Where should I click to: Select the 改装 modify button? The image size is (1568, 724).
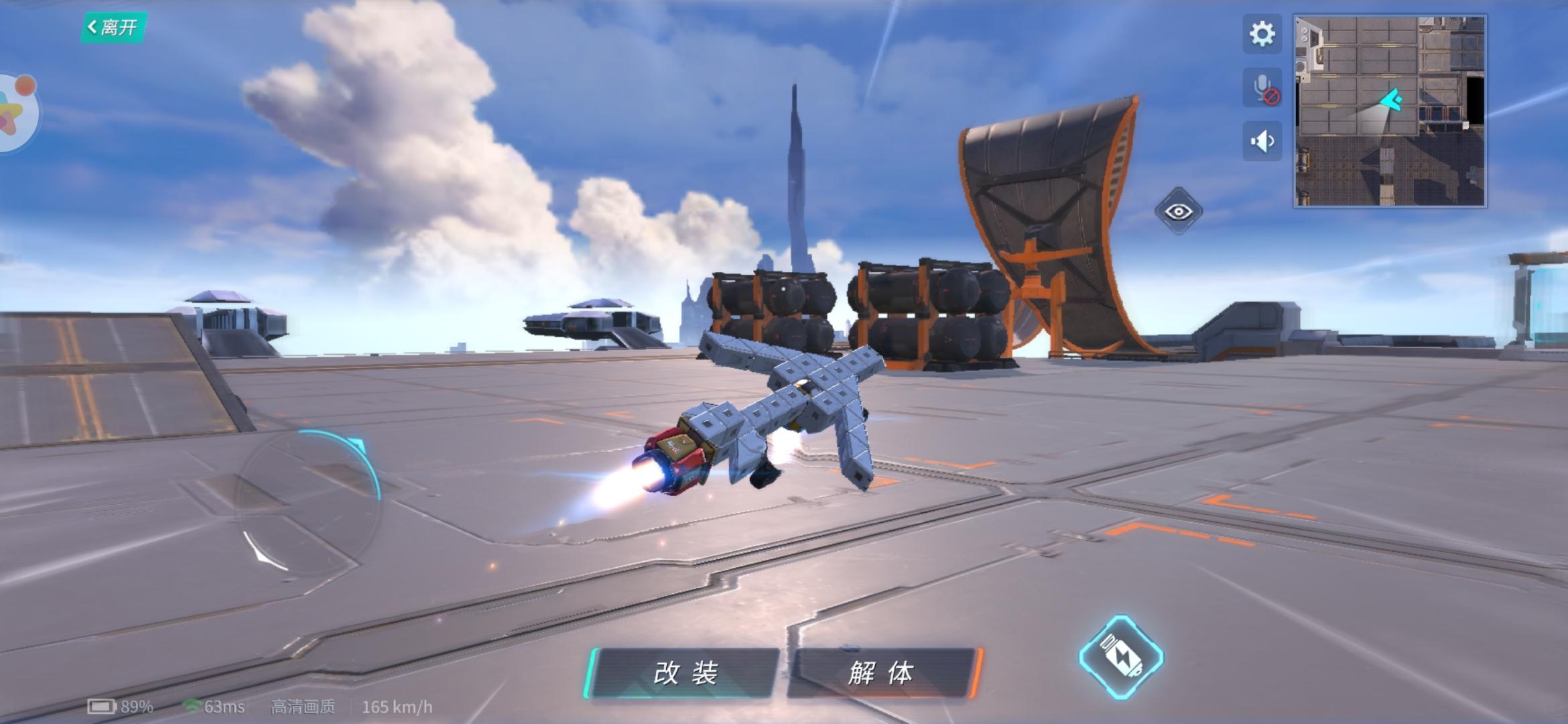point(683,673)
